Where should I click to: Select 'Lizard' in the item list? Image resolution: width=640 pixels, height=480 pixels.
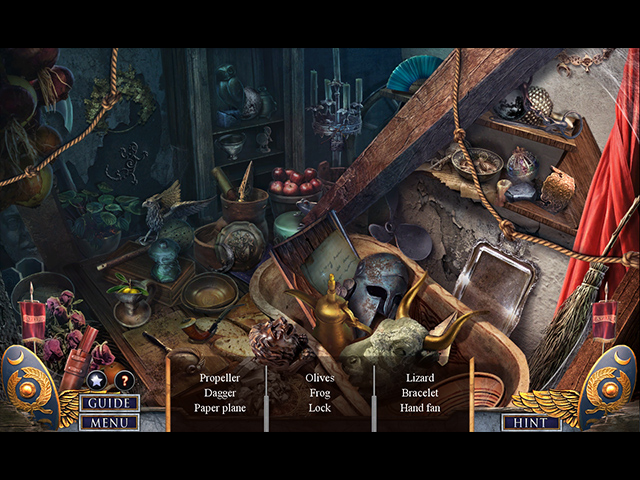[x=420, y=378]
